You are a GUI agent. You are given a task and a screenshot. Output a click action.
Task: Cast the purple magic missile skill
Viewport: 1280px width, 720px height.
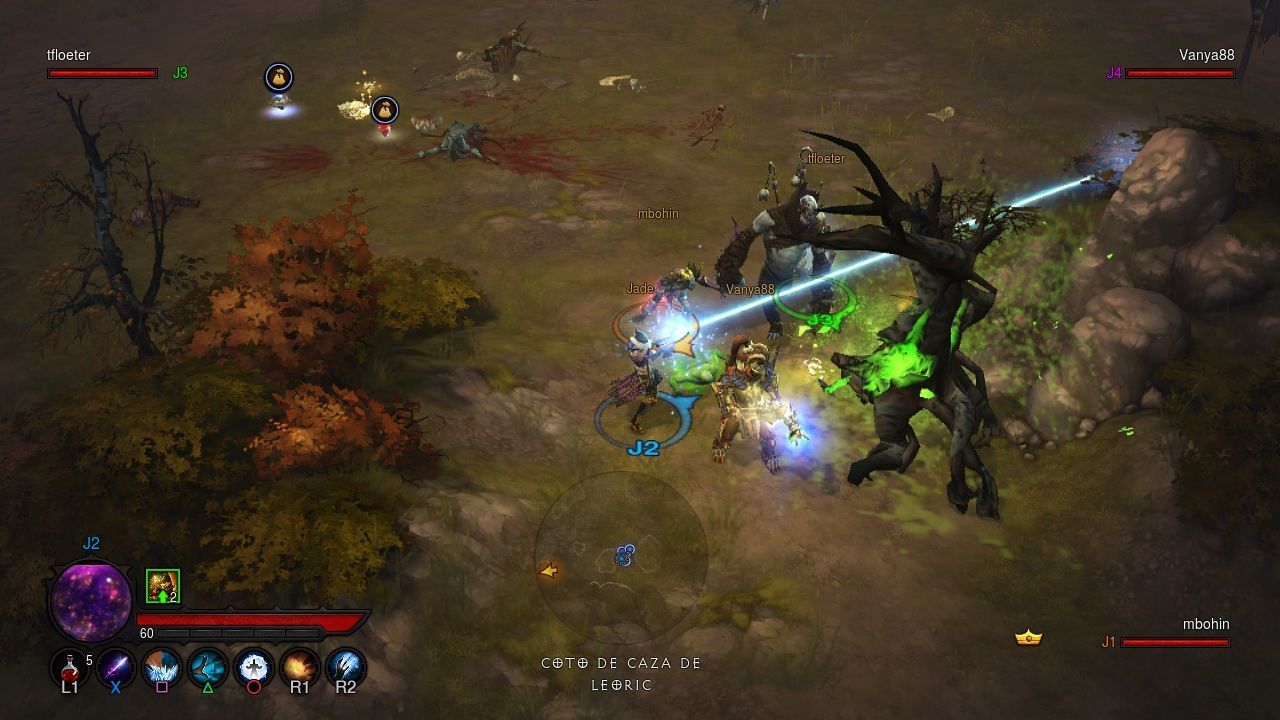point(116,666)
